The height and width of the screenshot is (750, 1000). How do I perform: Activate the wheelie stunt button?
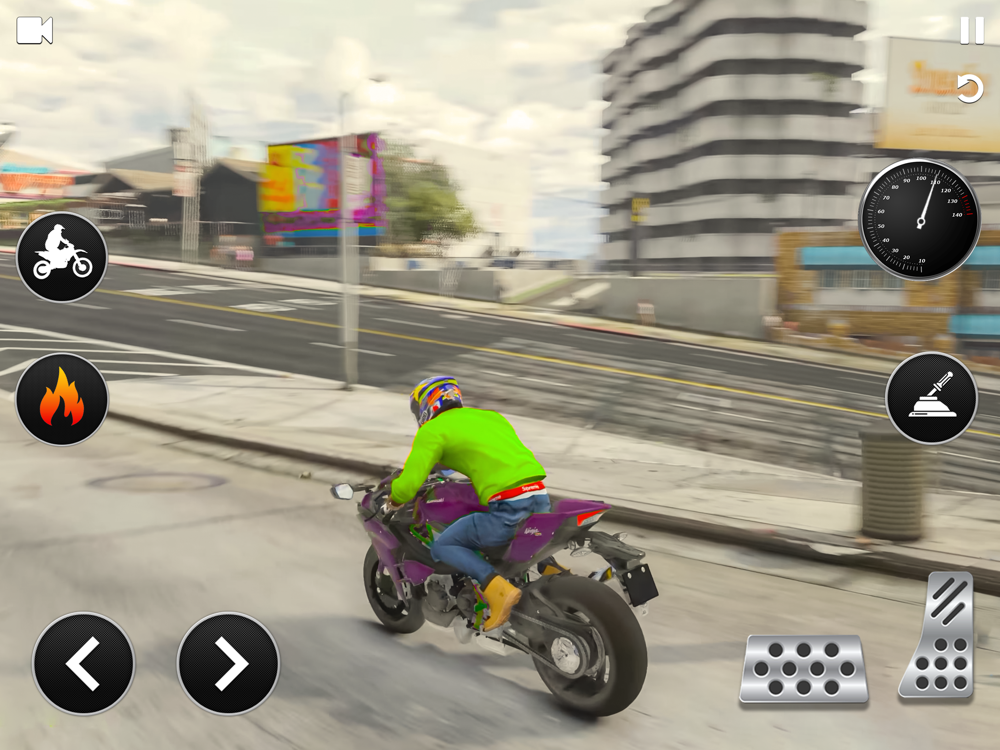coord(62,257)
